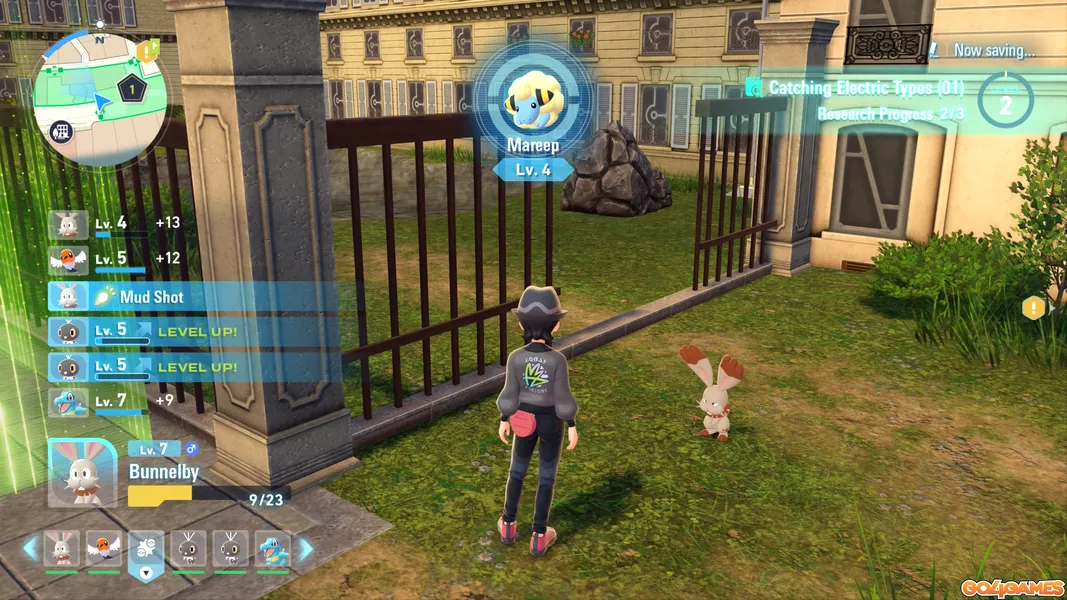Select the Poké Ball slot in the party bar
The height and width of the screenshot is (600, 1067).
click(x=146, y=548)
